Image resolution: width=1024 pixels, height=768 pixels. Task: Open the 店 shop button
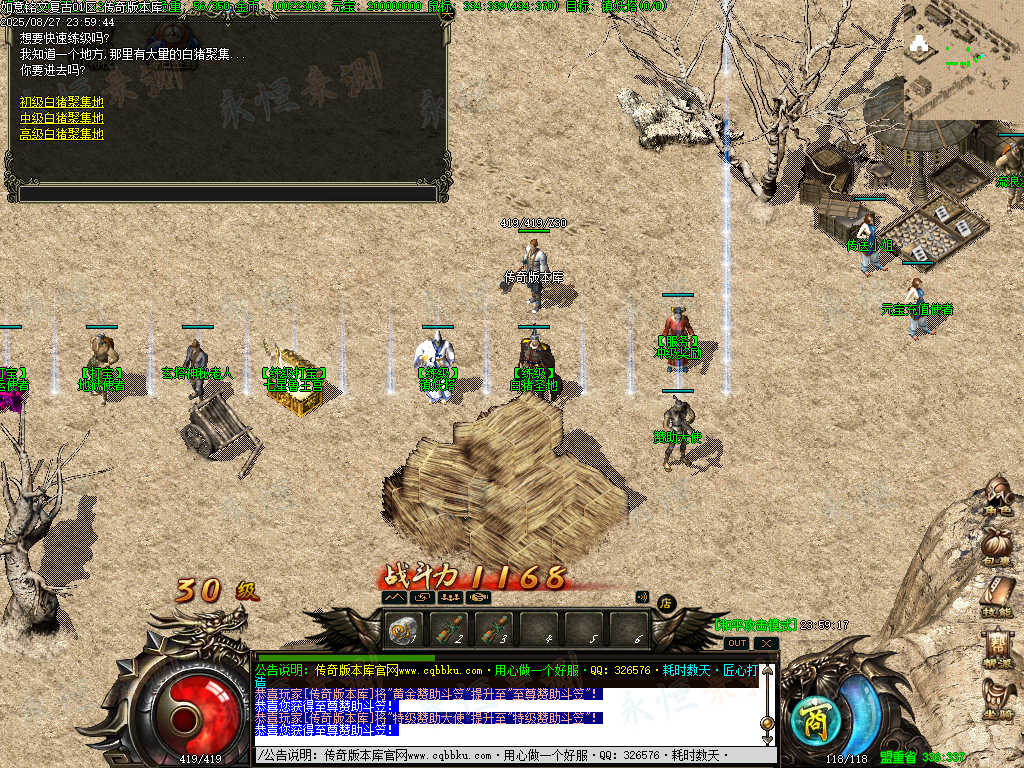(x=665, y=602)
